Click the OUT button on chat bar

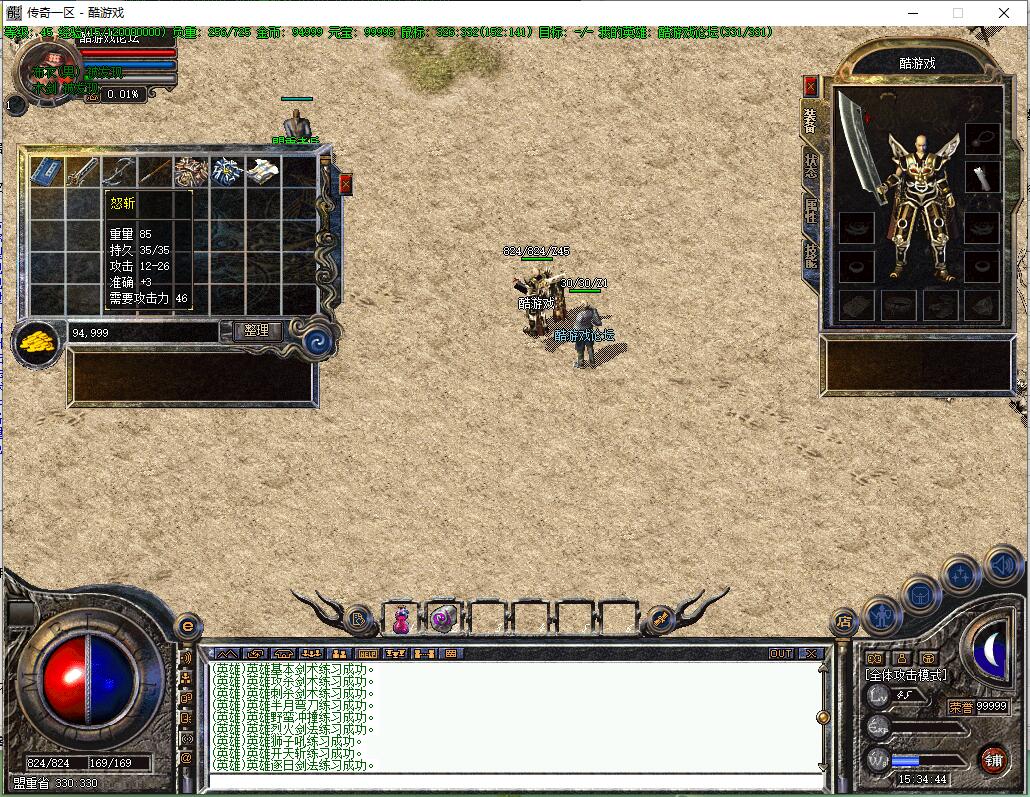(781, 653)
